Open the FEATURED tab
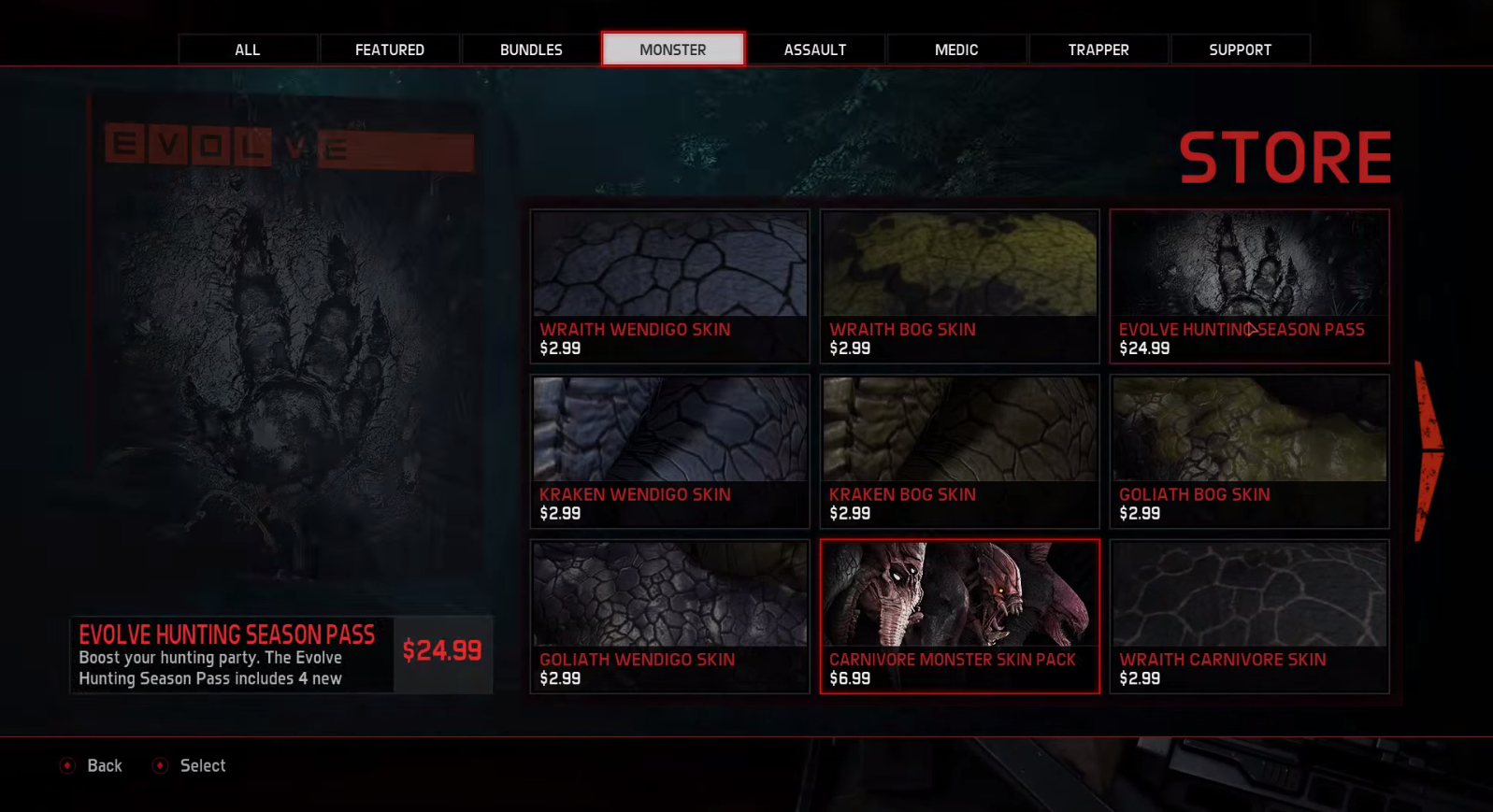Screen dimensions: 1493x812 point(390,50)
